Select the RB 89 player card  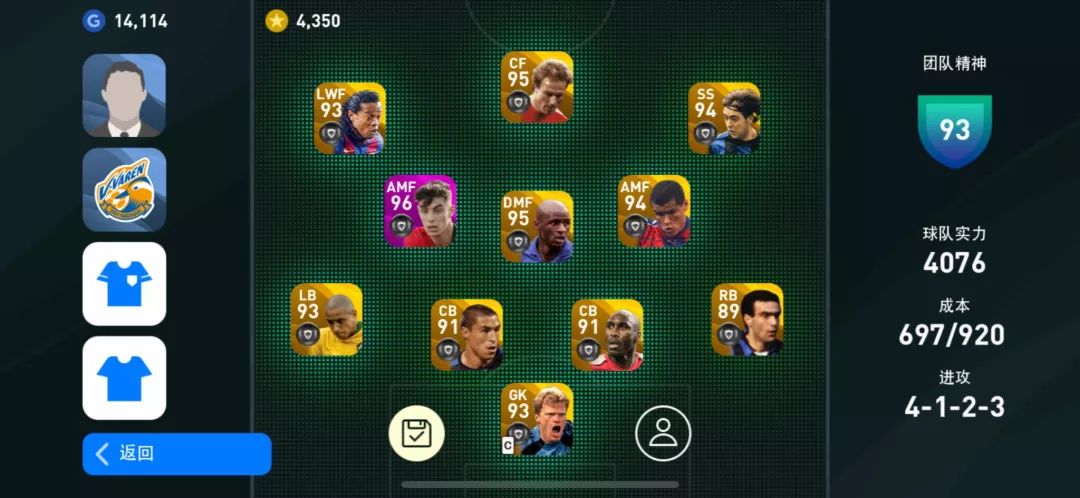pos(747,320)
